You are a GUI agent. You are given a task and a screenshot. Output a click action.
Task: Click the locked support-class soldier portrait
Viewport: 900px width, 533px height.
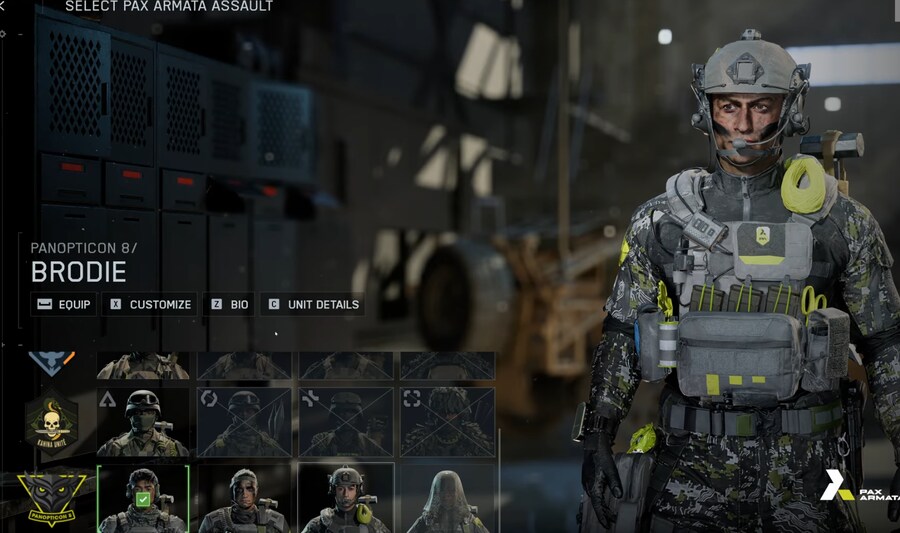coord(346,422)
